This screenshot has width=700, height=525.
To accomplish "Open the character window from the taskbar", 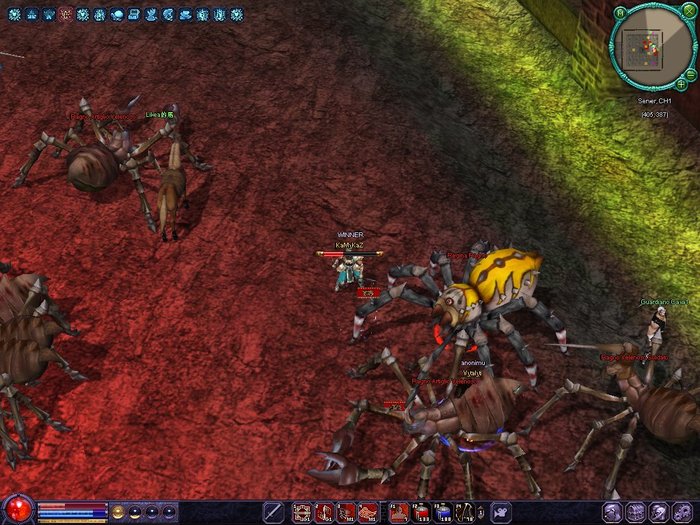I will [611, 512].
